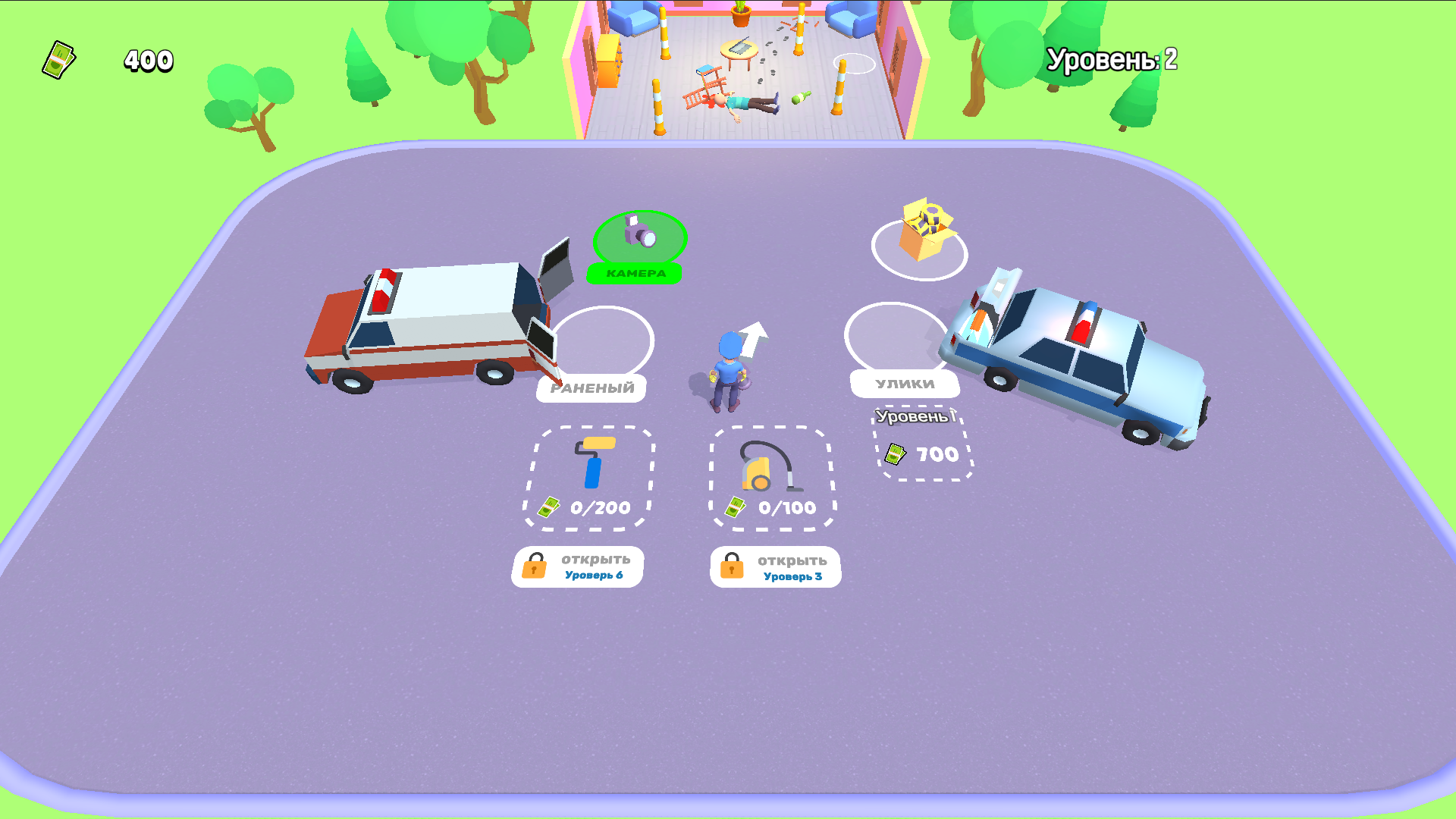Click the Уровень 1 upgrade badge
The width and height of the screenshot is (1456, 819).
(914, 416)
